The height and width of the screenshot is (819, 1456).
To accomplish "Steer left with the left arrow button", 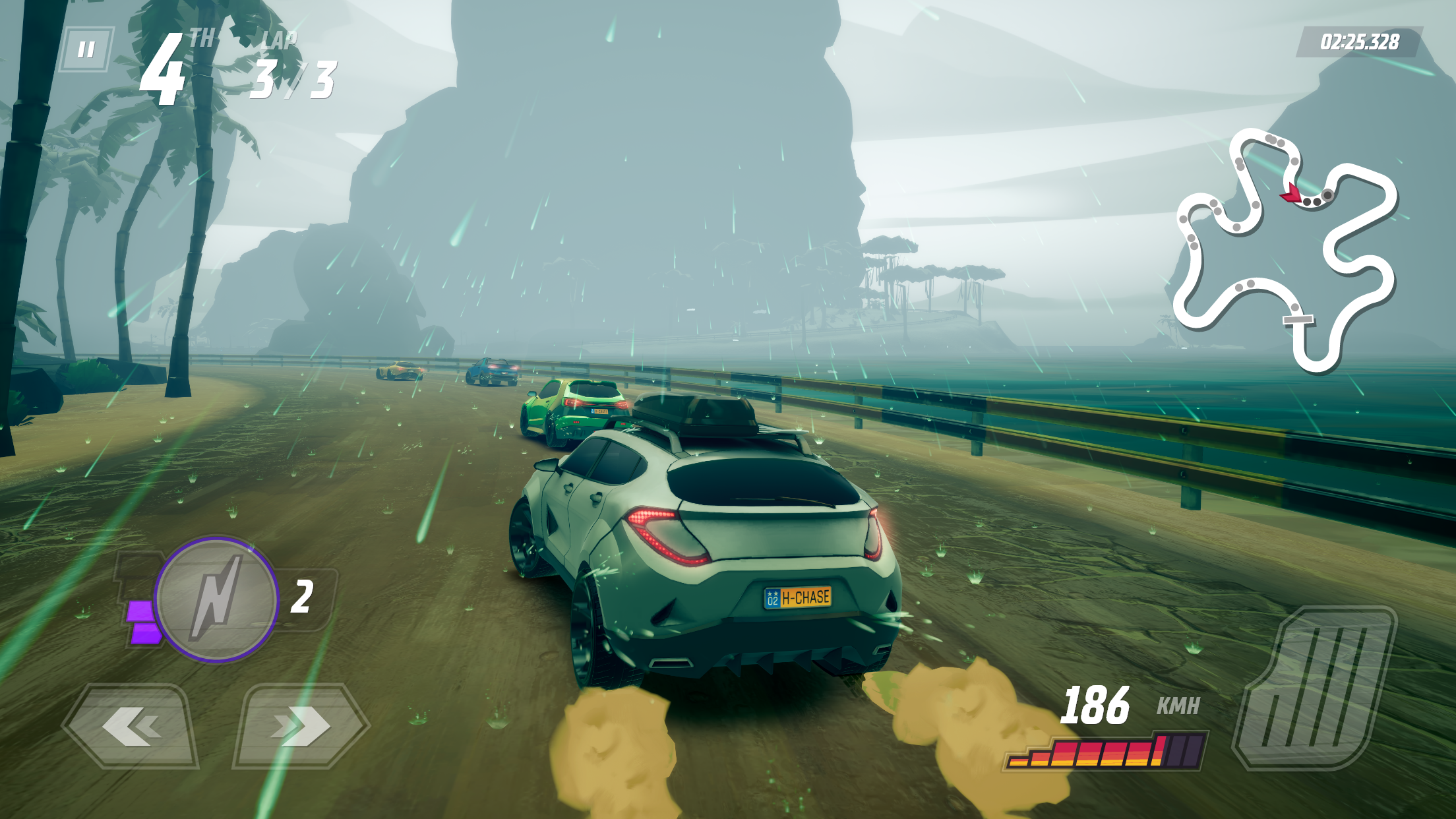I will pos(131,727).
